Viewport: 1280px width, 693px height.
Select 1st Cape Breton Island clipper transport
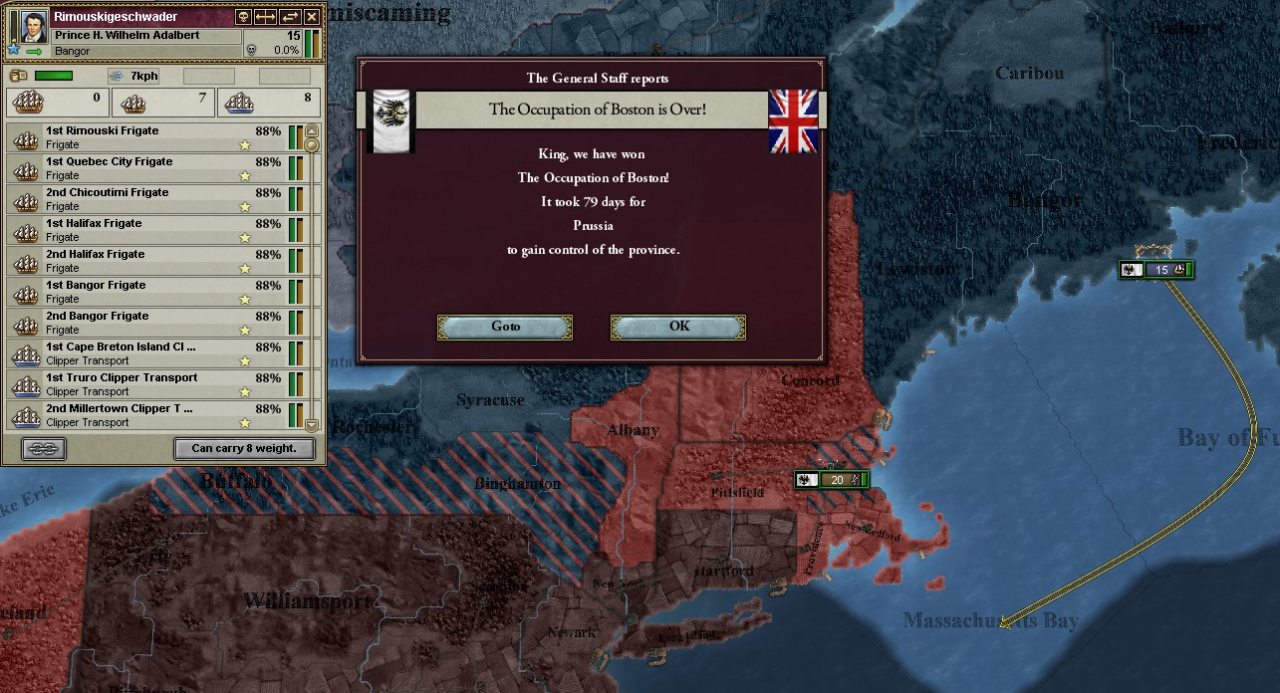point(150,354)
